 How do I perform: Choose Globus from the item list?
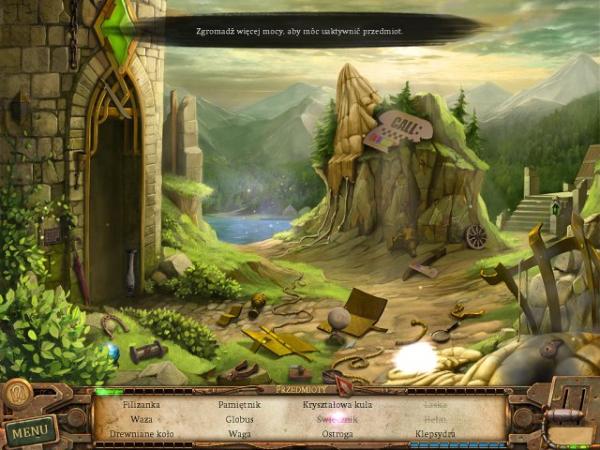tap(239, 419)
